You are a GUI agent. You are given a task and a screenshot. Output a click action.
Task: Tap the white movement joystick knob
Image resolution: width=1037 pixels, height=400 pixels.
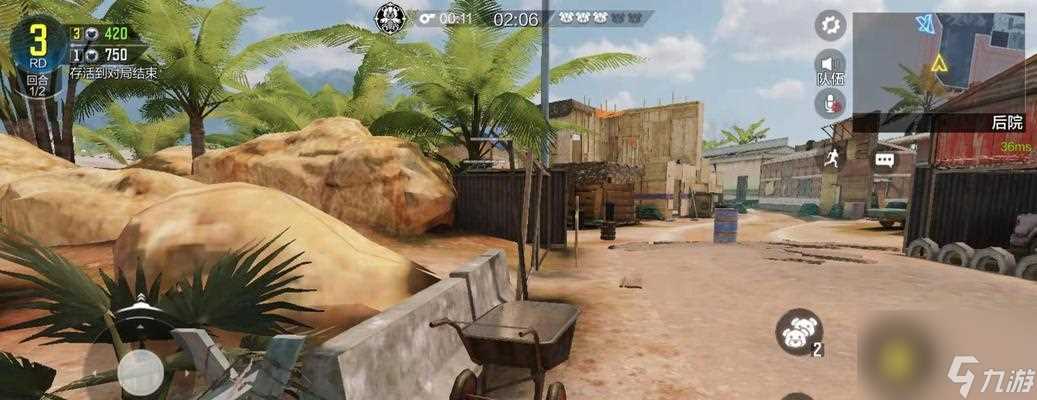pyautogui.click(x=140, y=372)
